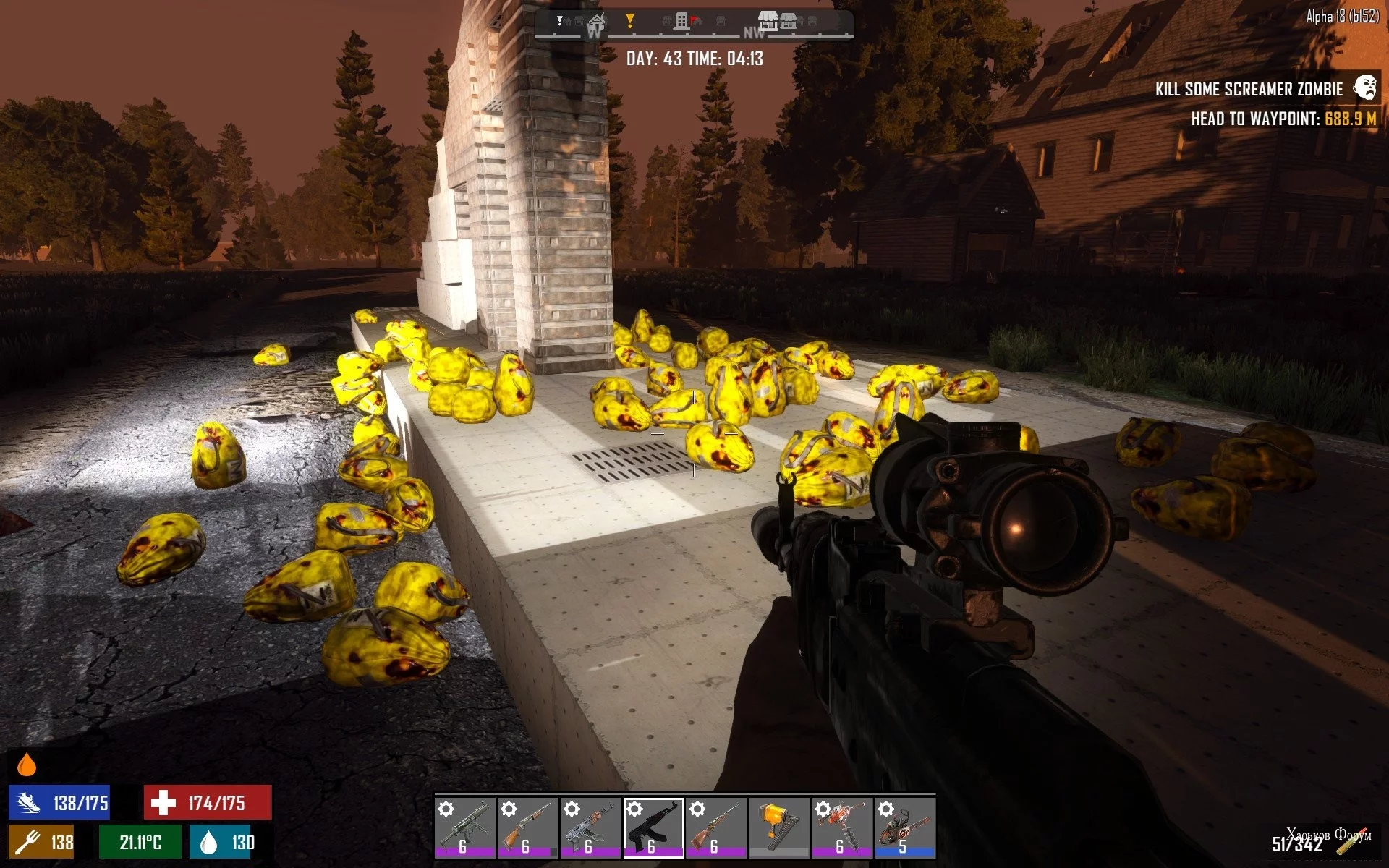
Task: Click the white house compass marker
Action: (x=597, y=20)
